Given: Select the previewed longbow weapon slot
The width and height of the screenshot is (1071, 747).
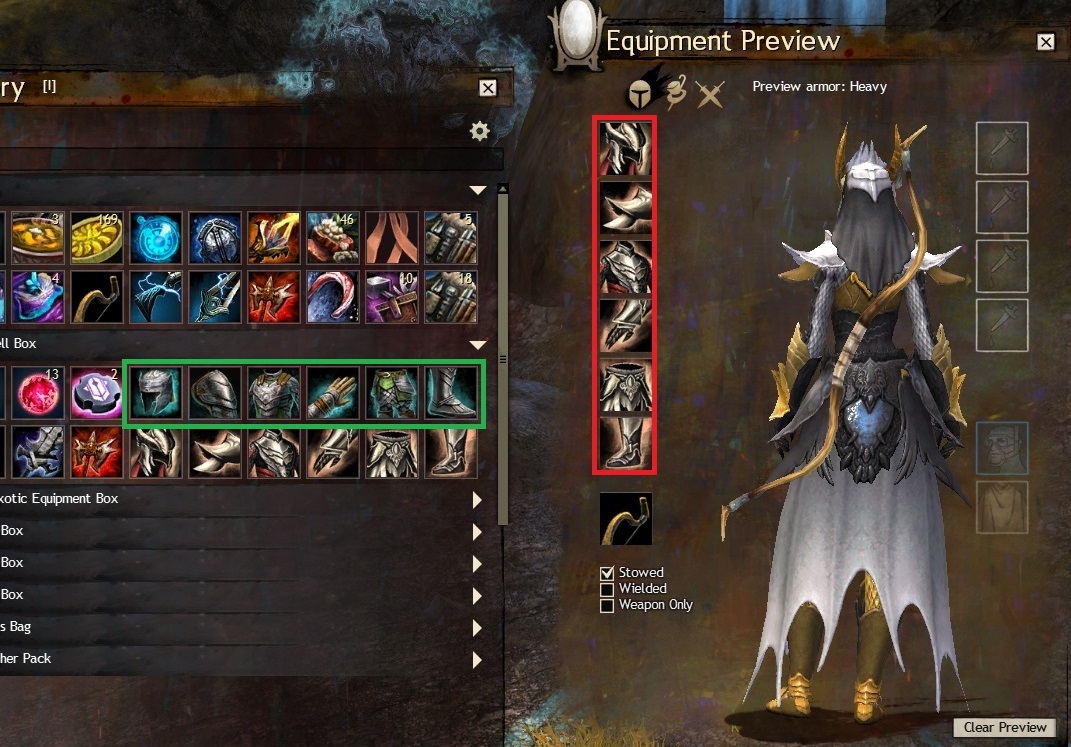Looking at the screenshot, I should pos(625,518).
